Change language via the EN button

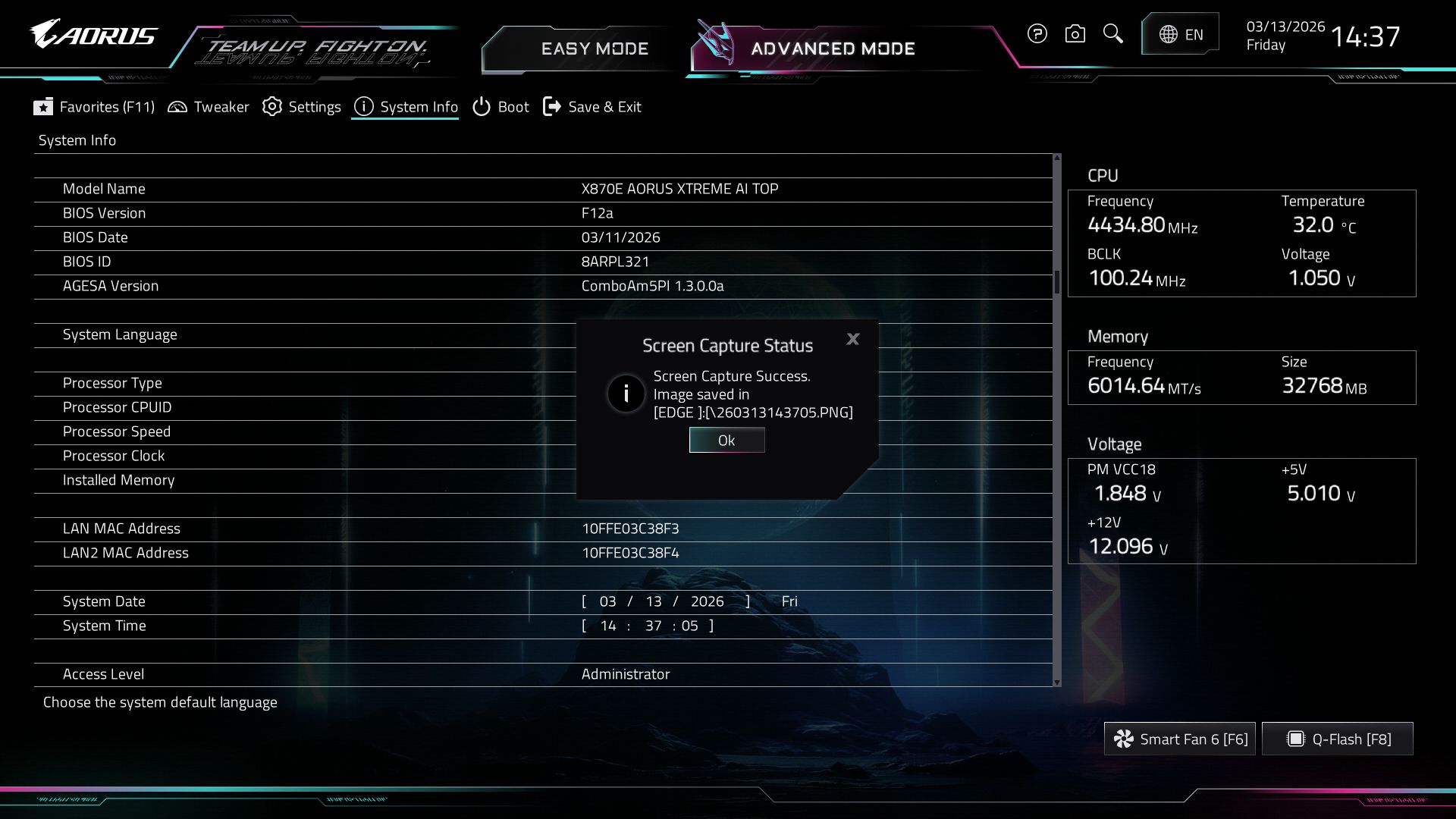1181,34
